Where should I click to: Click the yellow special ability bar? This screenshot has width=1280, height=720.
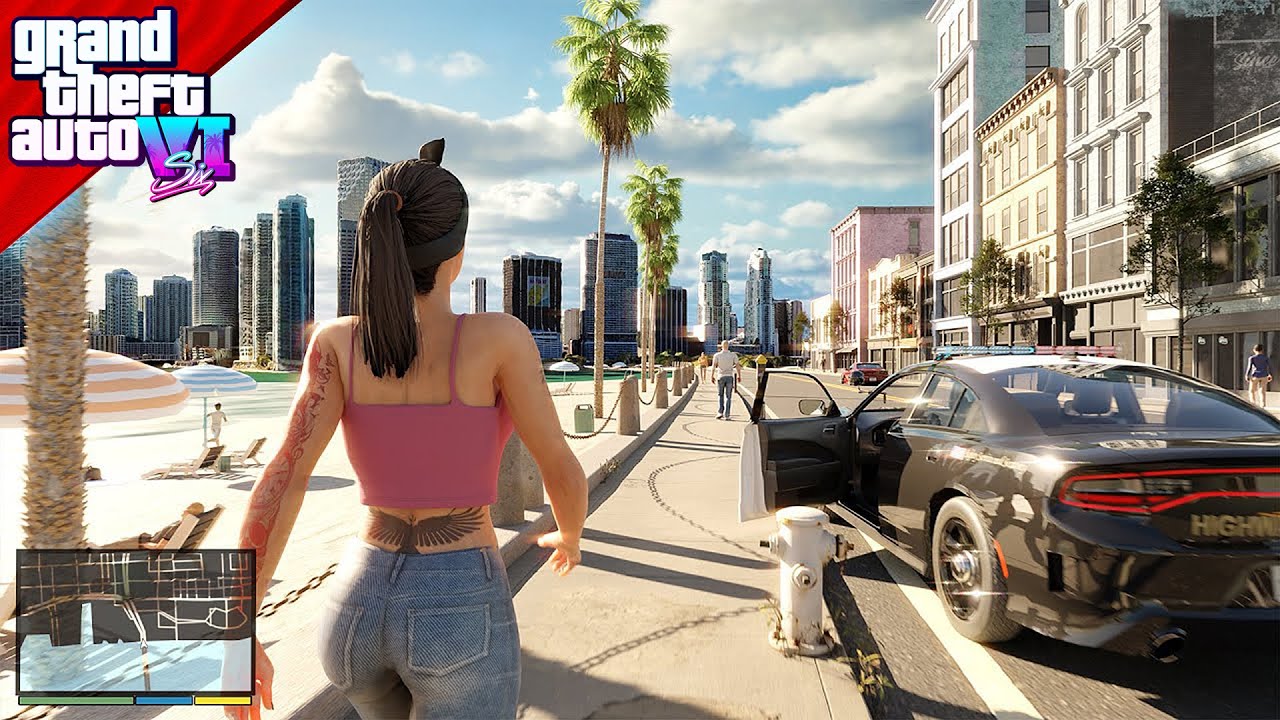(222, 700)
